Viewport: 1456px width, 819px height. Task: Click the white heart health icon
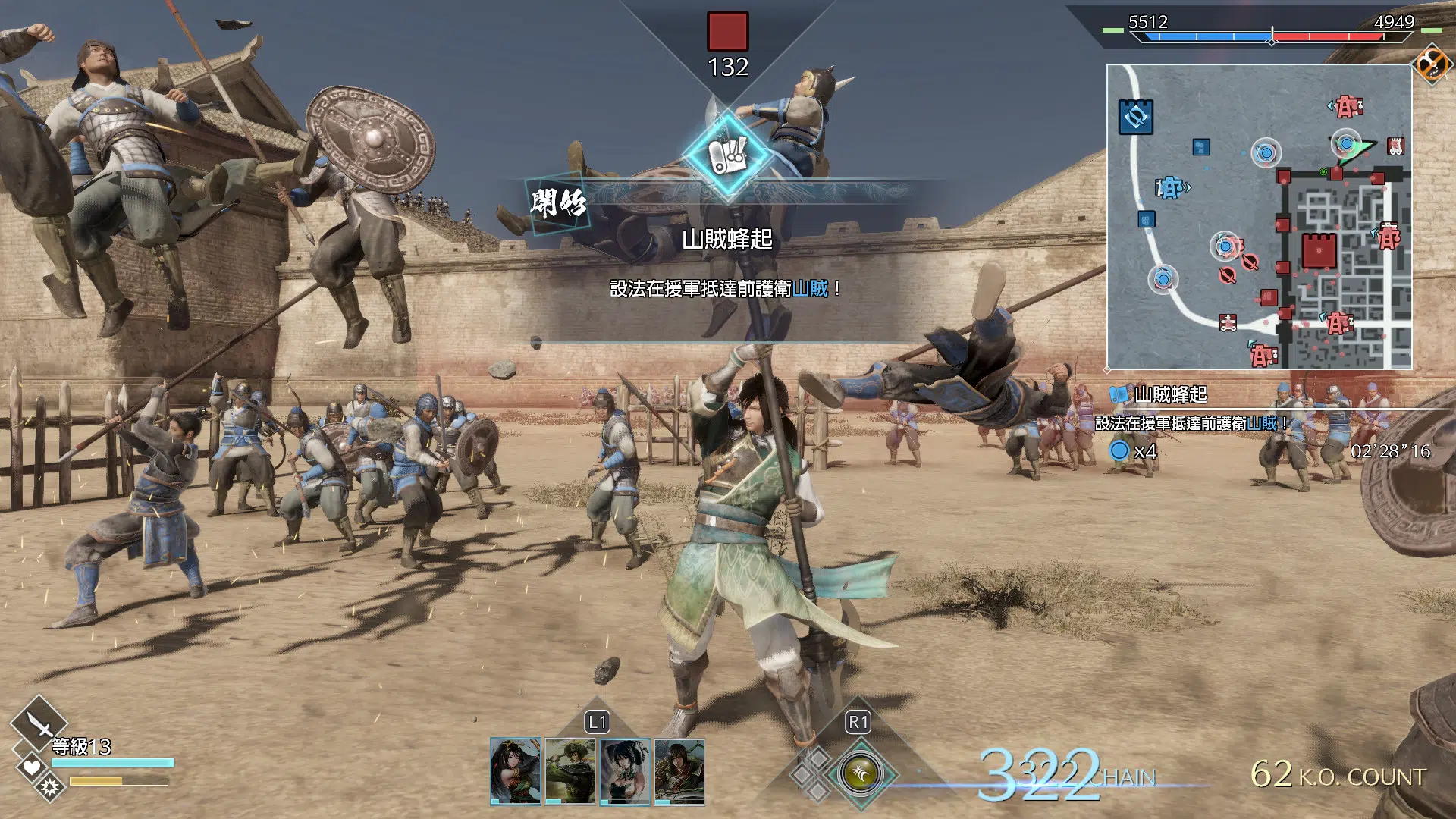(x=31, y=768)
